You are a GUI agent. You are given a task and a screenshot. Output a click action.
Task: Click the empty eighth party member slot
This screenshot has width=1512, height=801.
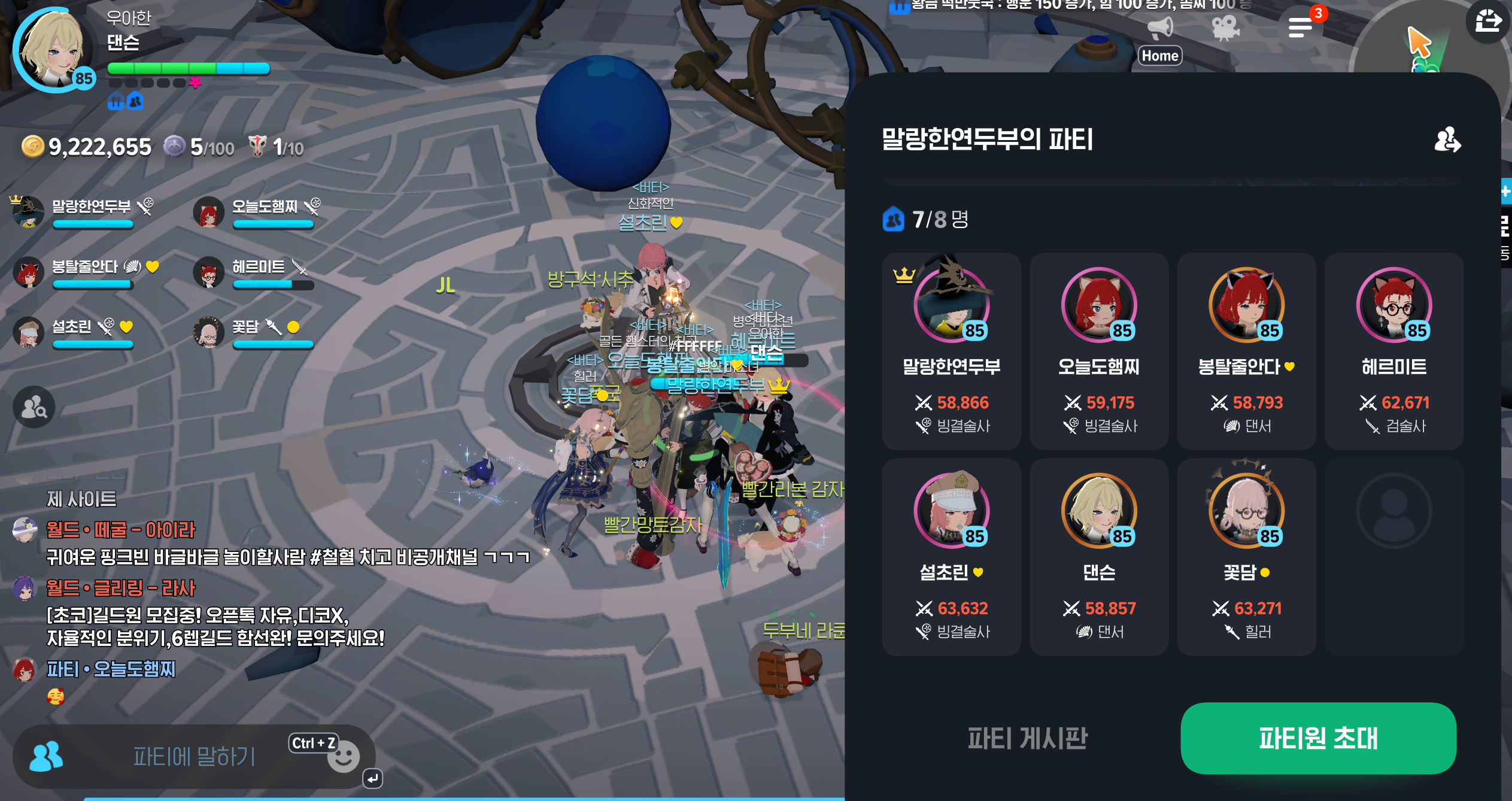pos(1393,557)
